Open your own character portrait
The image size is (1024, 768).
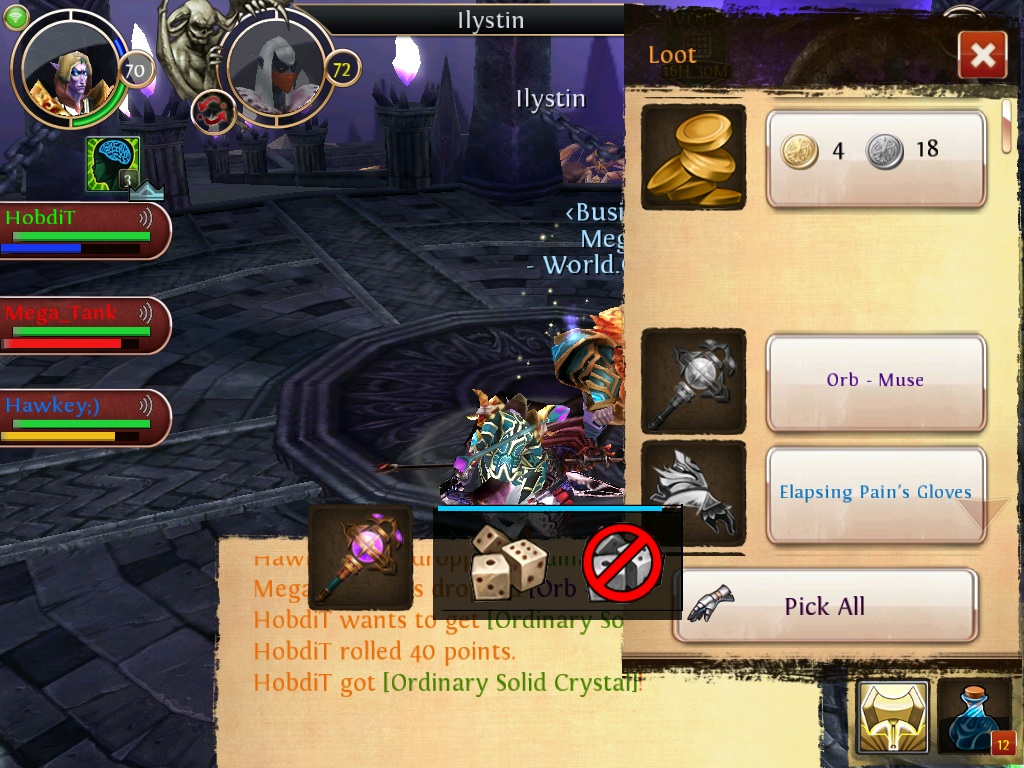69,68
